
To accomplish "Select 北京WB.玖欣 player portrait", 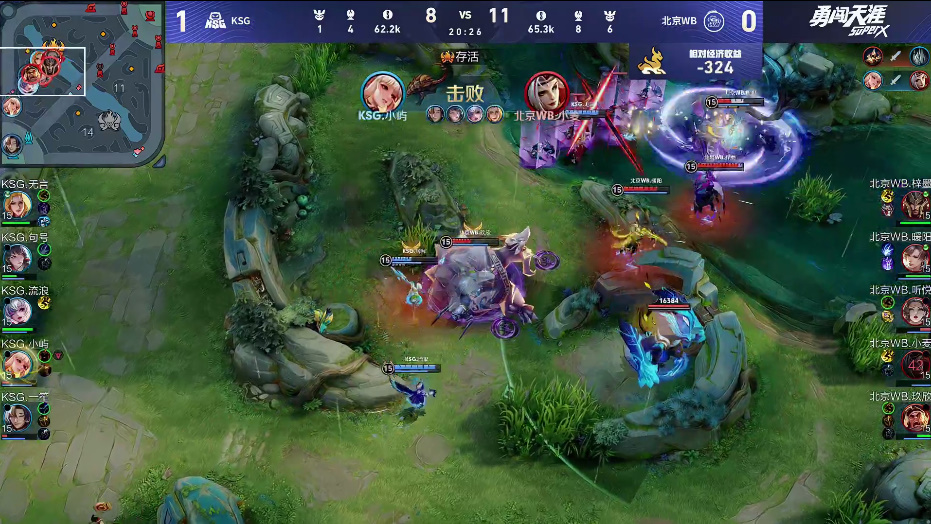I will (x=914, y=416).
